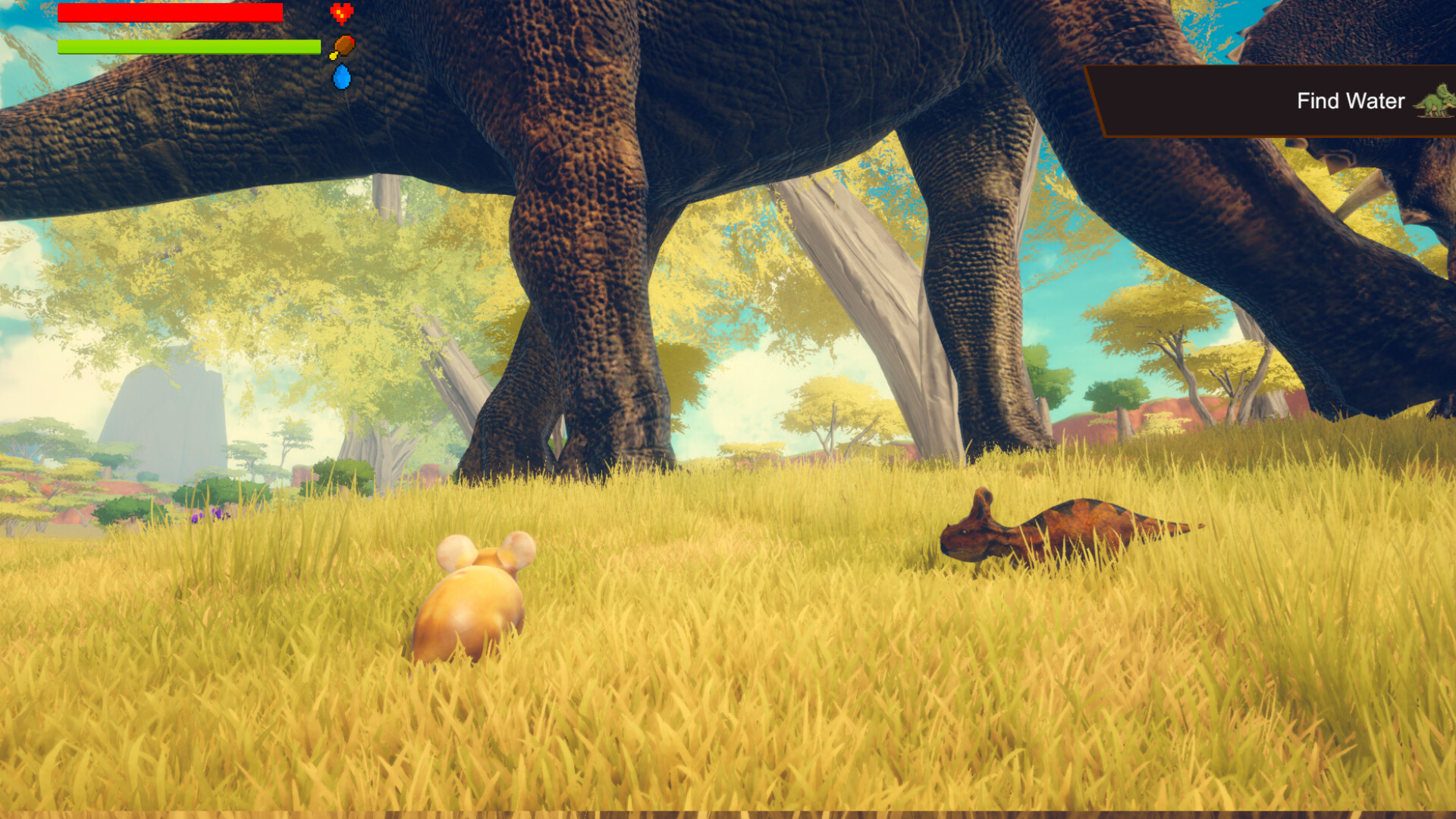Viewport: 1456px width, 819px height.
Task: Select the drumstick hunger icon
Action: (x=344, y=43)
